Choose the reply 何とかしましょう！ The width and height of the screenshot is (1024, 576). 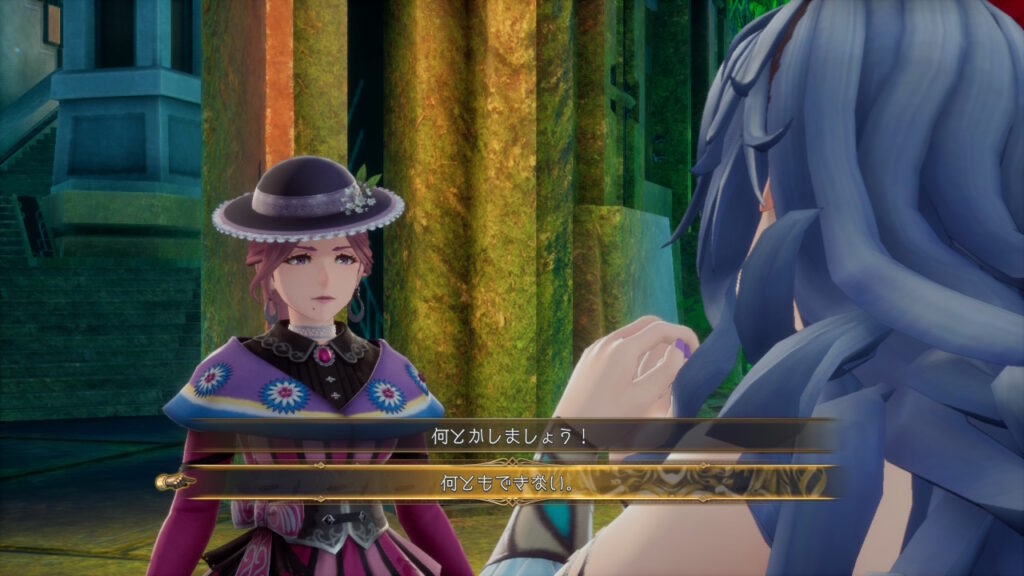pos(507,437)
